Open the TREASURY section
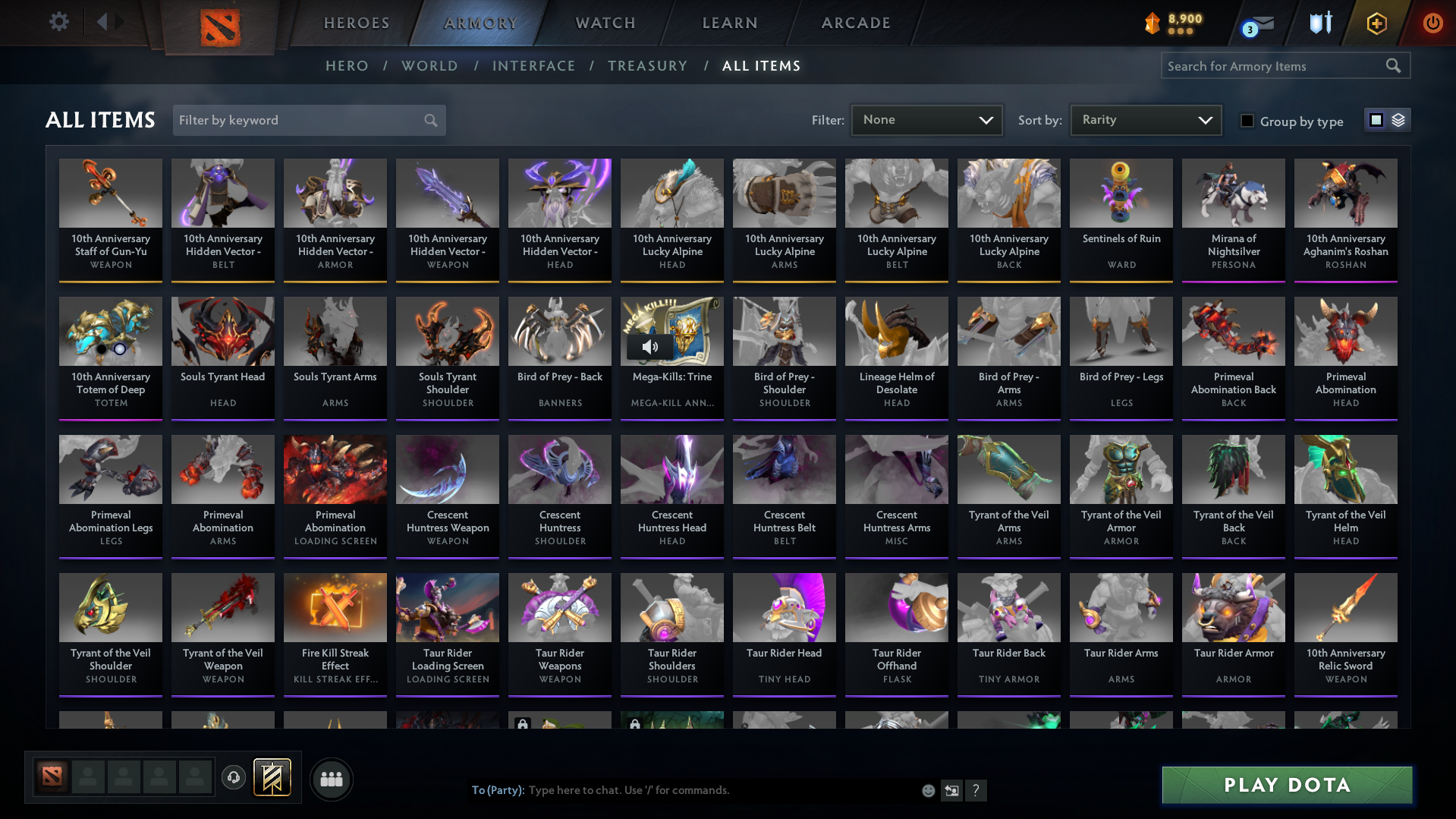Viewport: 1456px width, 819px height. 647,66
